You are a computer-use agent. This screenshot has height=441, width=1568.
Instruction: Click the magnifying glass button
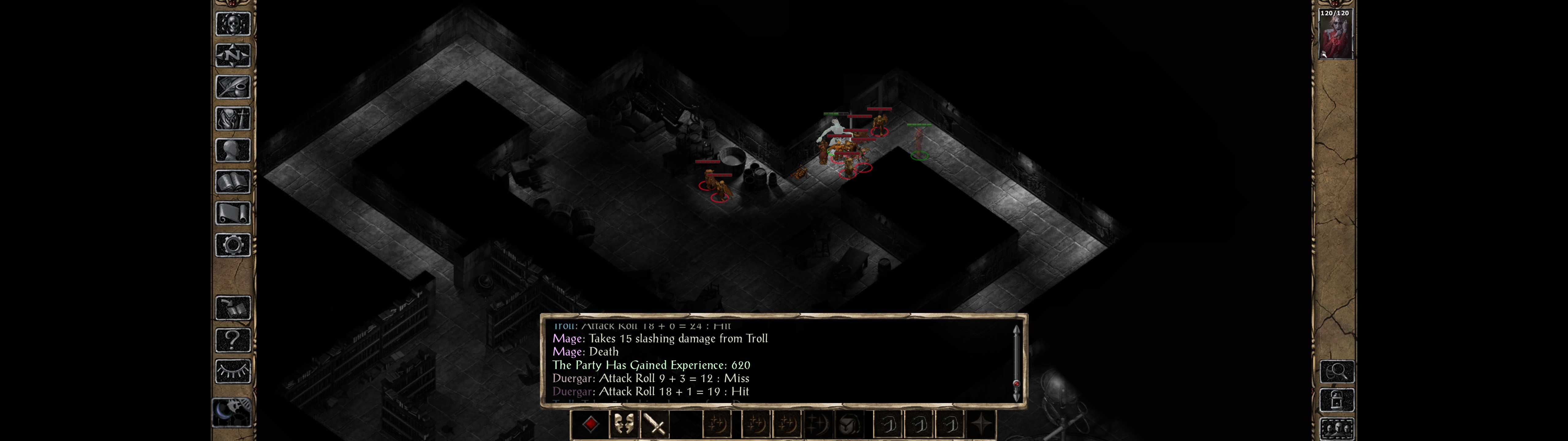pyautogui.click(x=1337, y=371)
